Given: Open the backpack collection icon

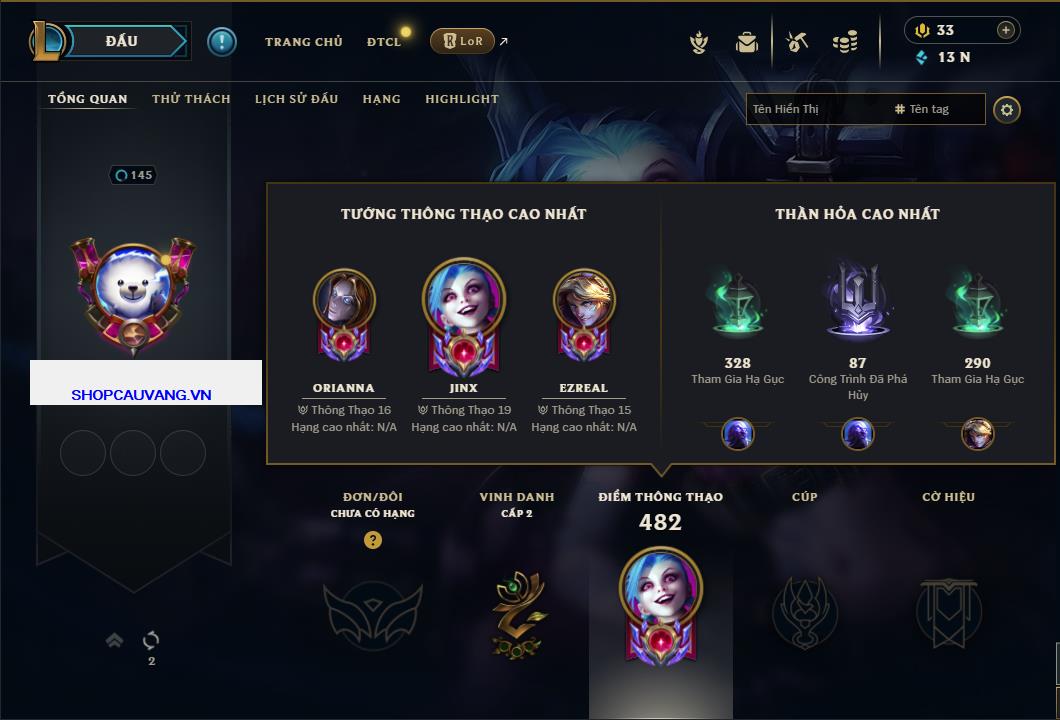Looking at the screenshot, I should point(746,42).
